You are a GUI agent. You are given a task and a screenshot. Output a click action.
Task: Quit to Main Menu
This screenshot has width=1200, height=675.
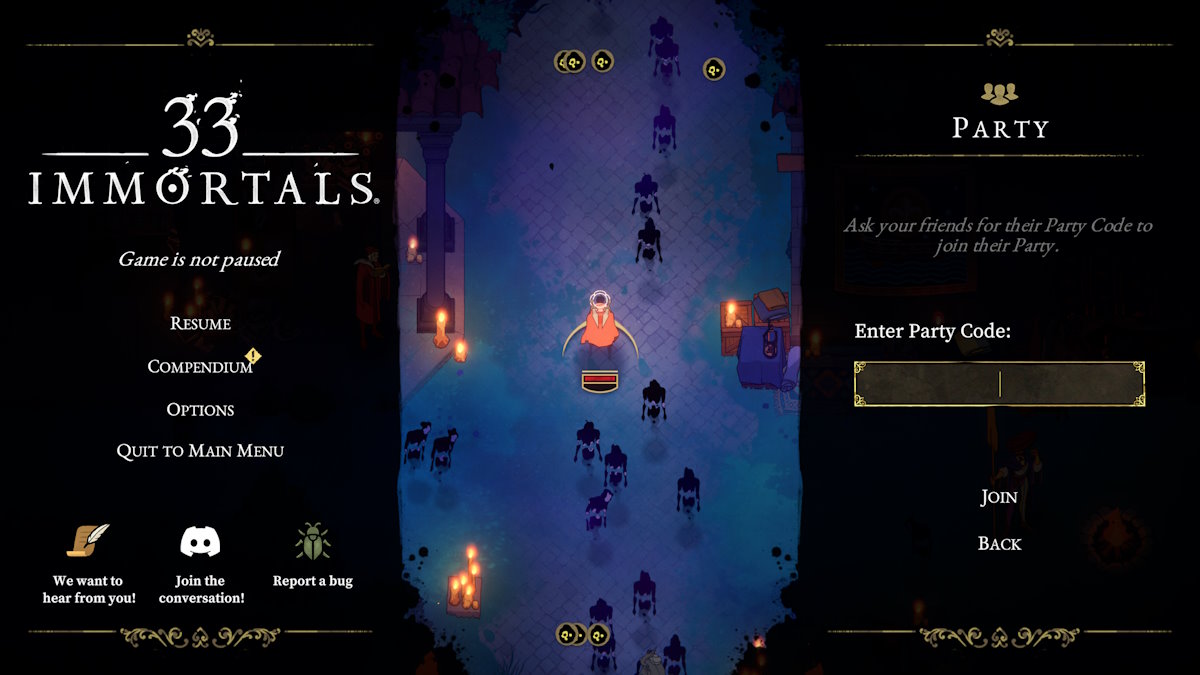coord(200,451)
